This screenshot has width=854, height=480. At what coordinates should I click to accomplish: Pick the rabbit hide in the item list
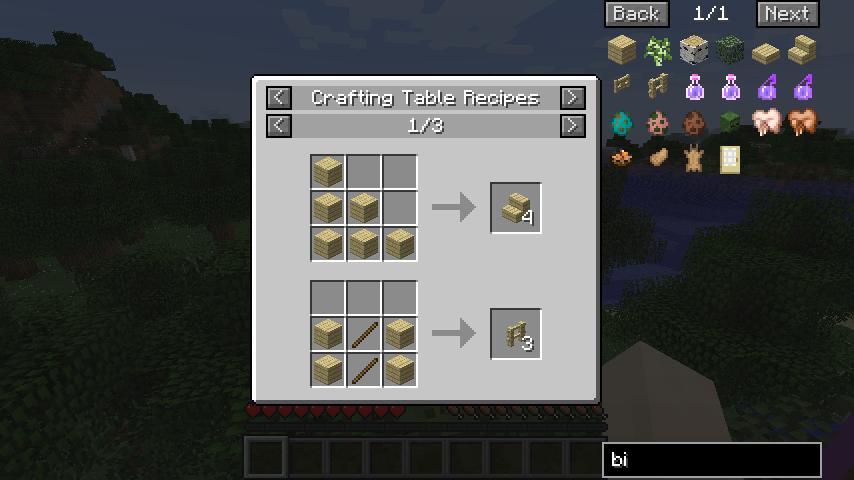[x=694, y=158]
